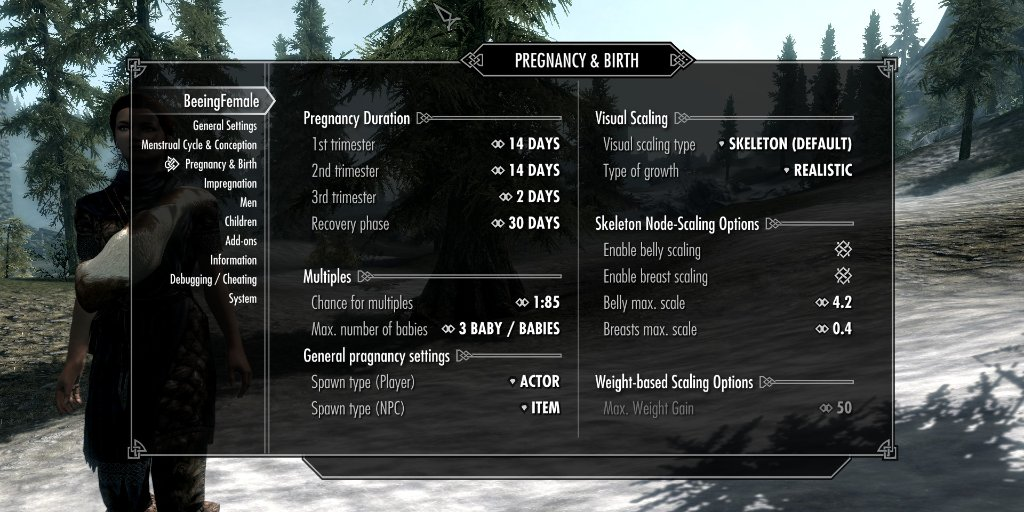Set the Recovery phase 30 days option

point(525,223)
